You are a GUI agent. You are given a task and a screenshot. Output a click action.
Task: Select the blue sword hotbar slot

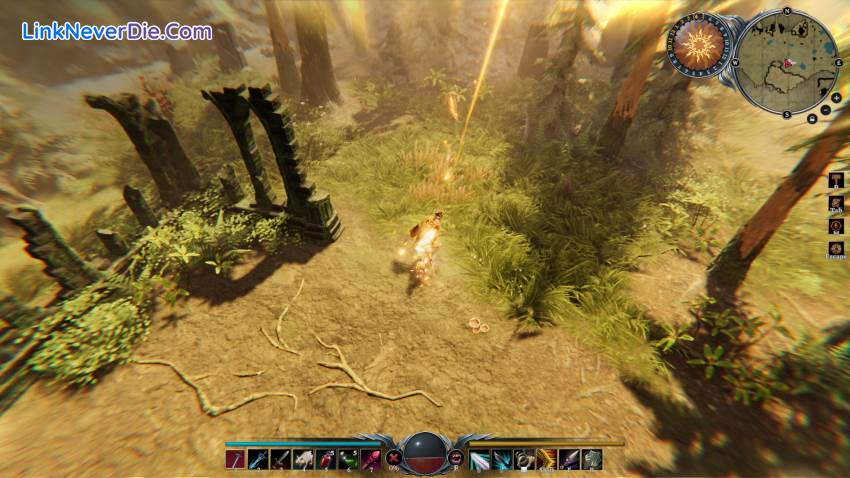258,460
